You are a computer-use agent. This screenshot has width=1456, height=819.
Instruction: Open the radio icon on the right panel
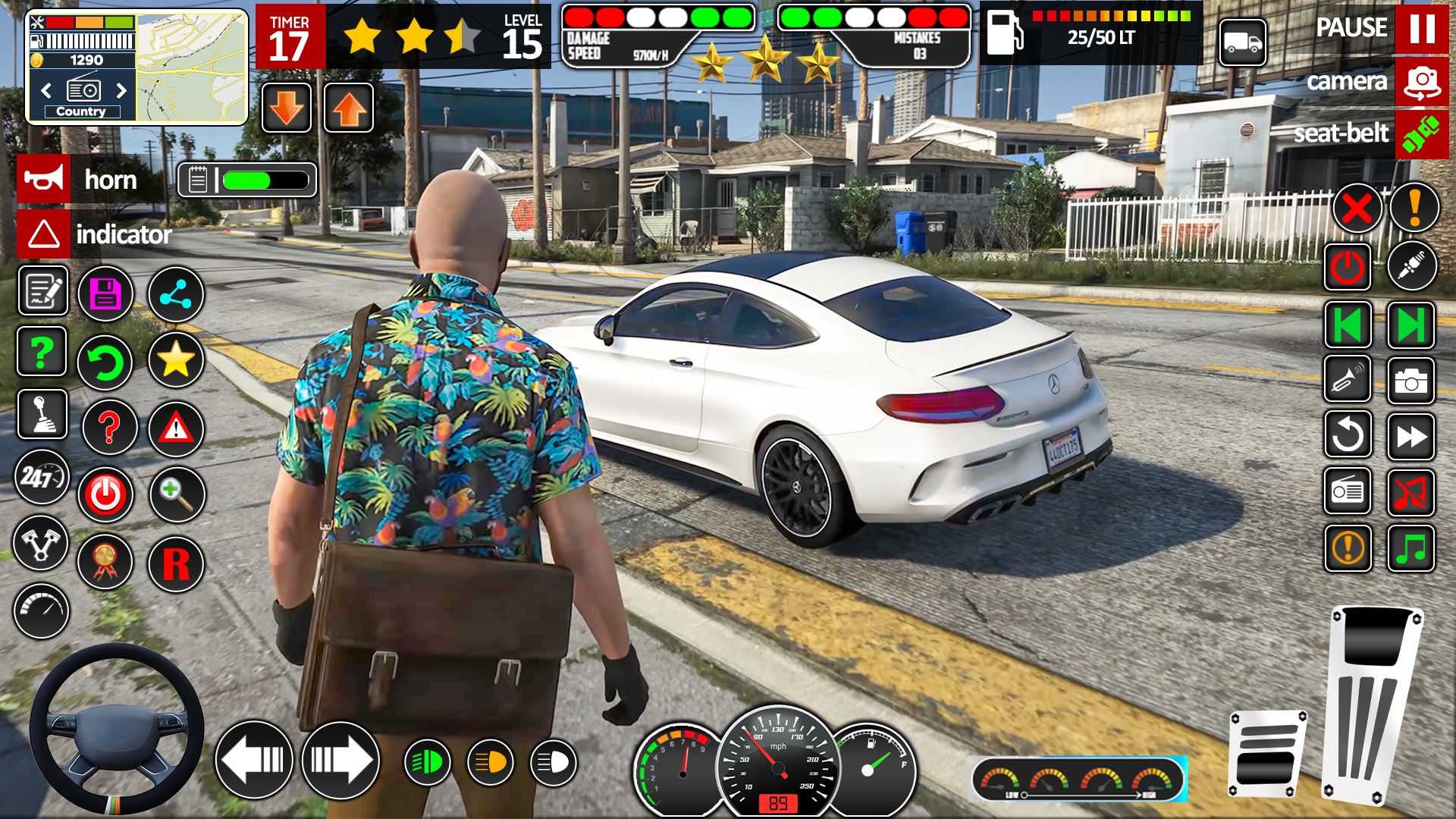coord(1348,492)
